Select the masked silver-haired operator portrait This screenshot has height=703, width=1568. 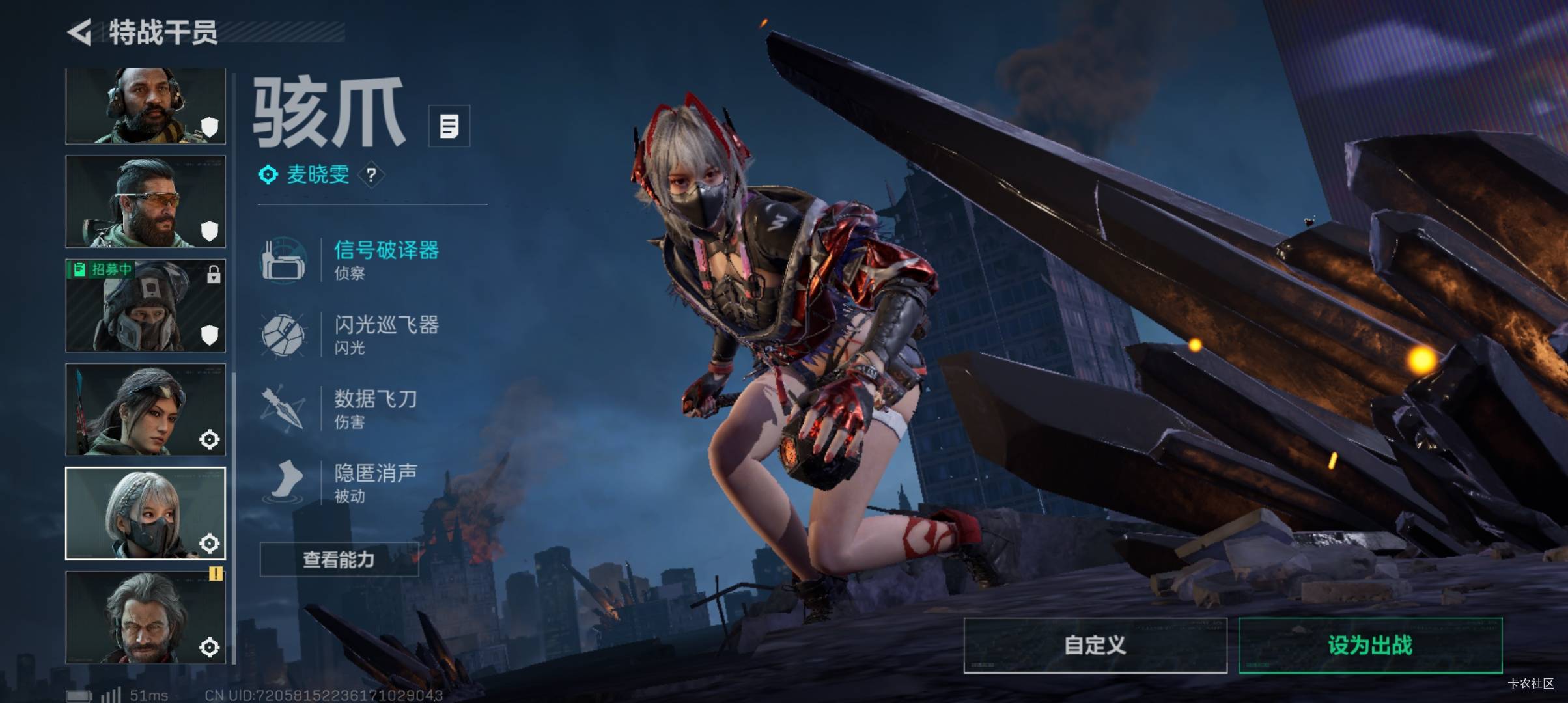click(145, 514)
